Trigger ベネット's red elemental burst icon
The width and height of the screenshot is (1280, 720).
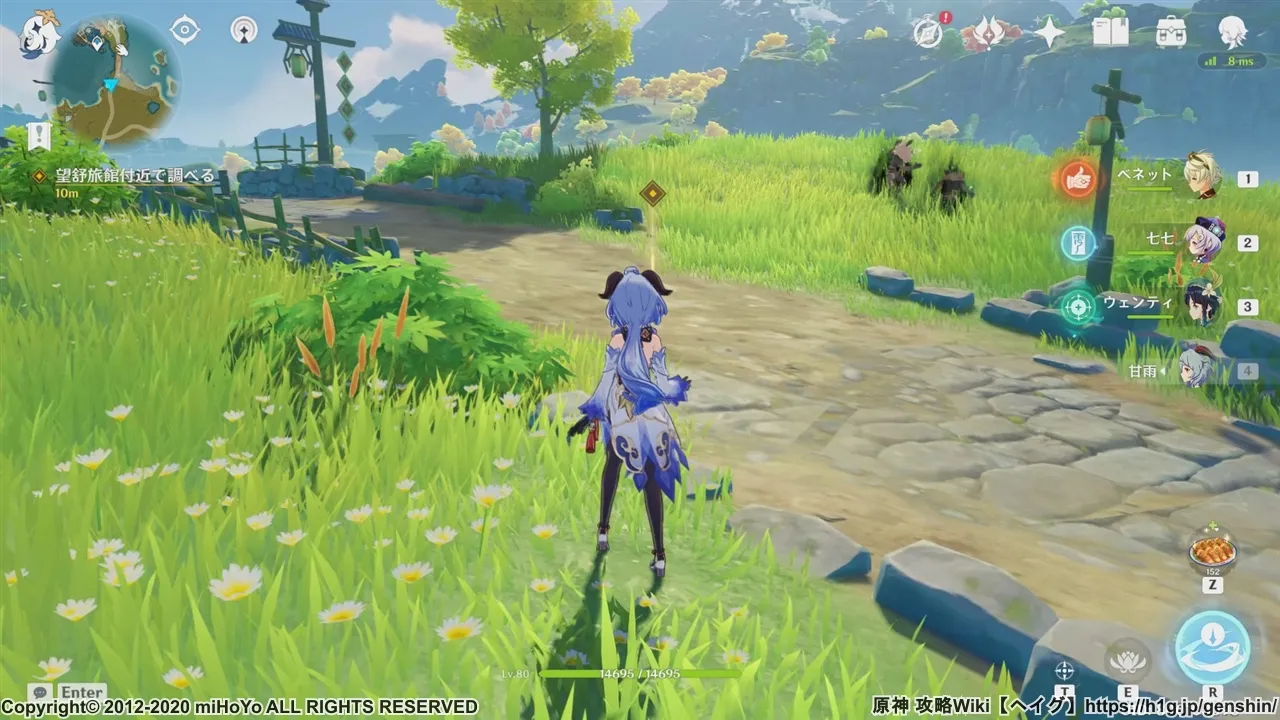point(1078,178)
